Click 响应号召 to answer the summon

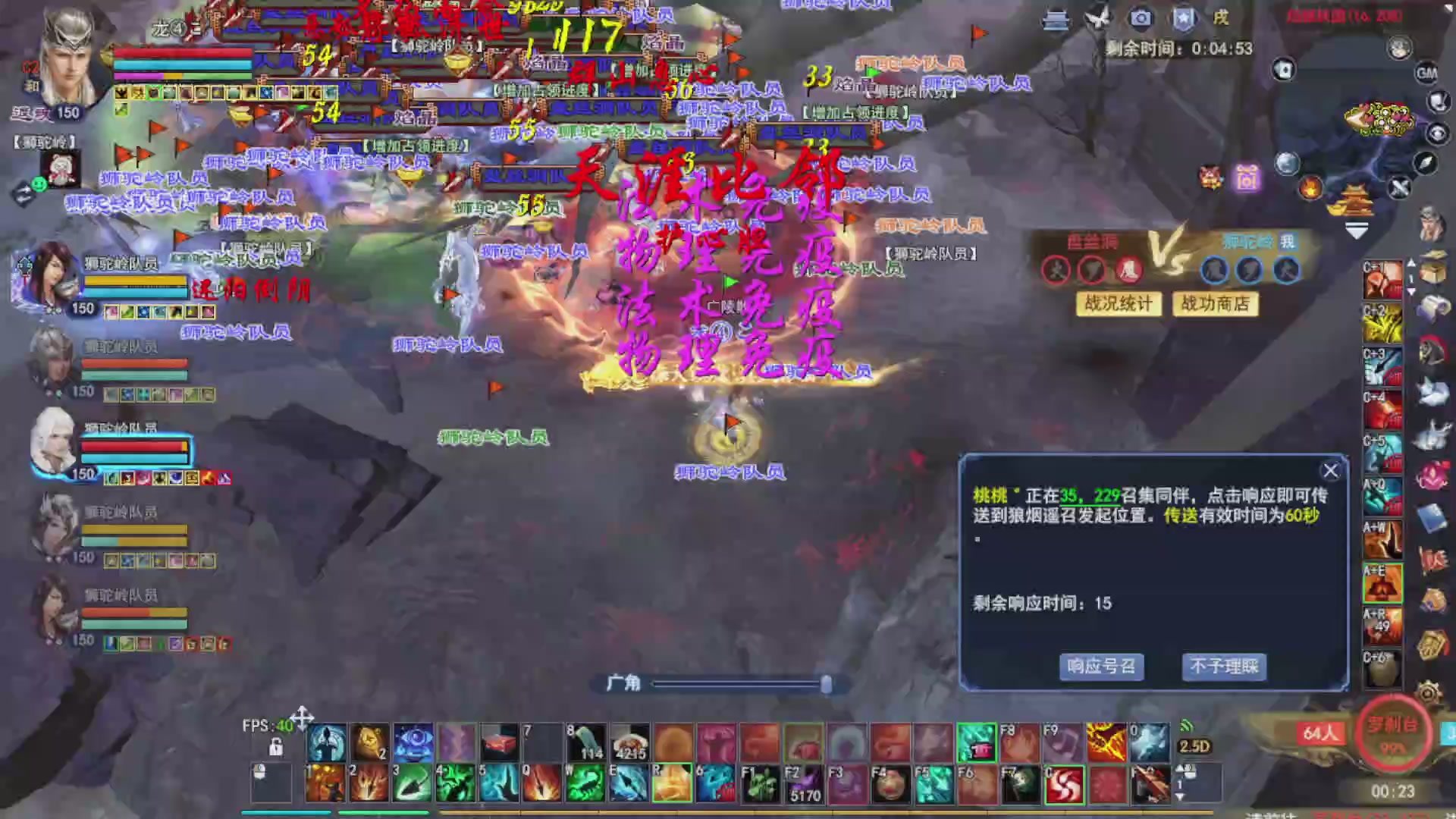(x=1102, y=667)
